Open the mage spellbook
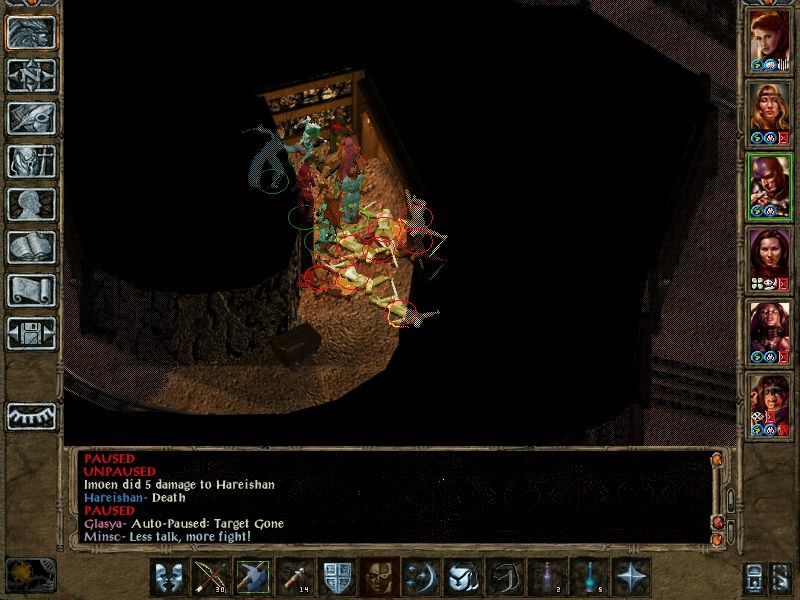The image size is (800, 600). pyautogui.click(x=31, y=247)
